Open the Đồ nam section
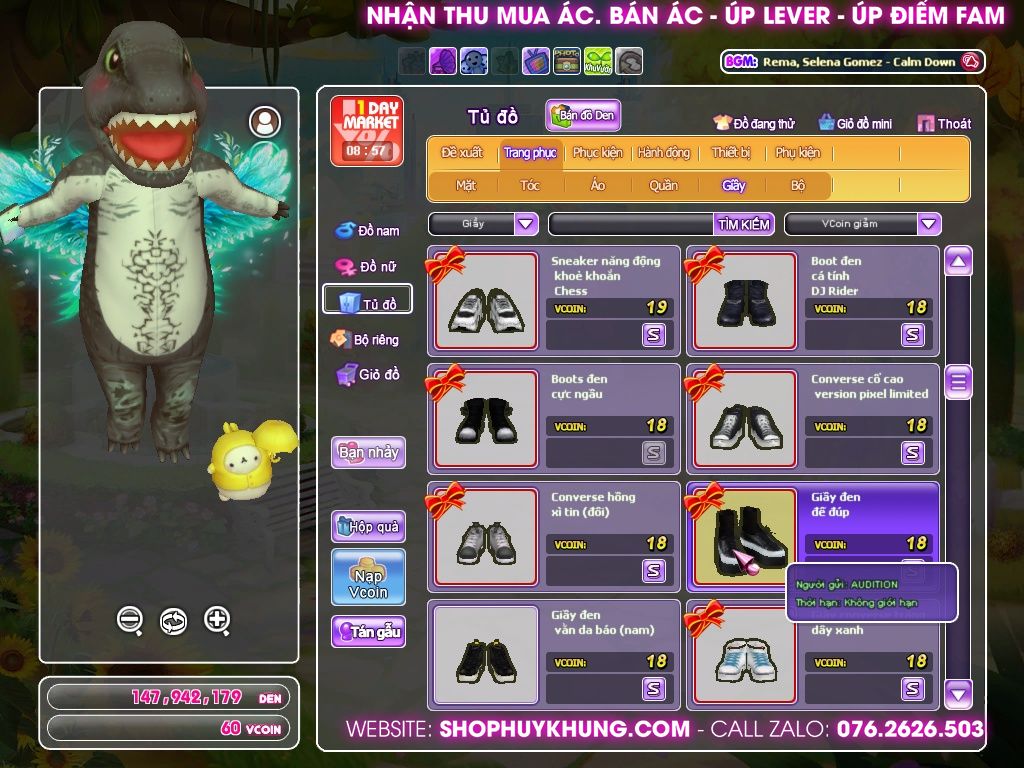Screen dimensions: 1024x768 [367, 231]
